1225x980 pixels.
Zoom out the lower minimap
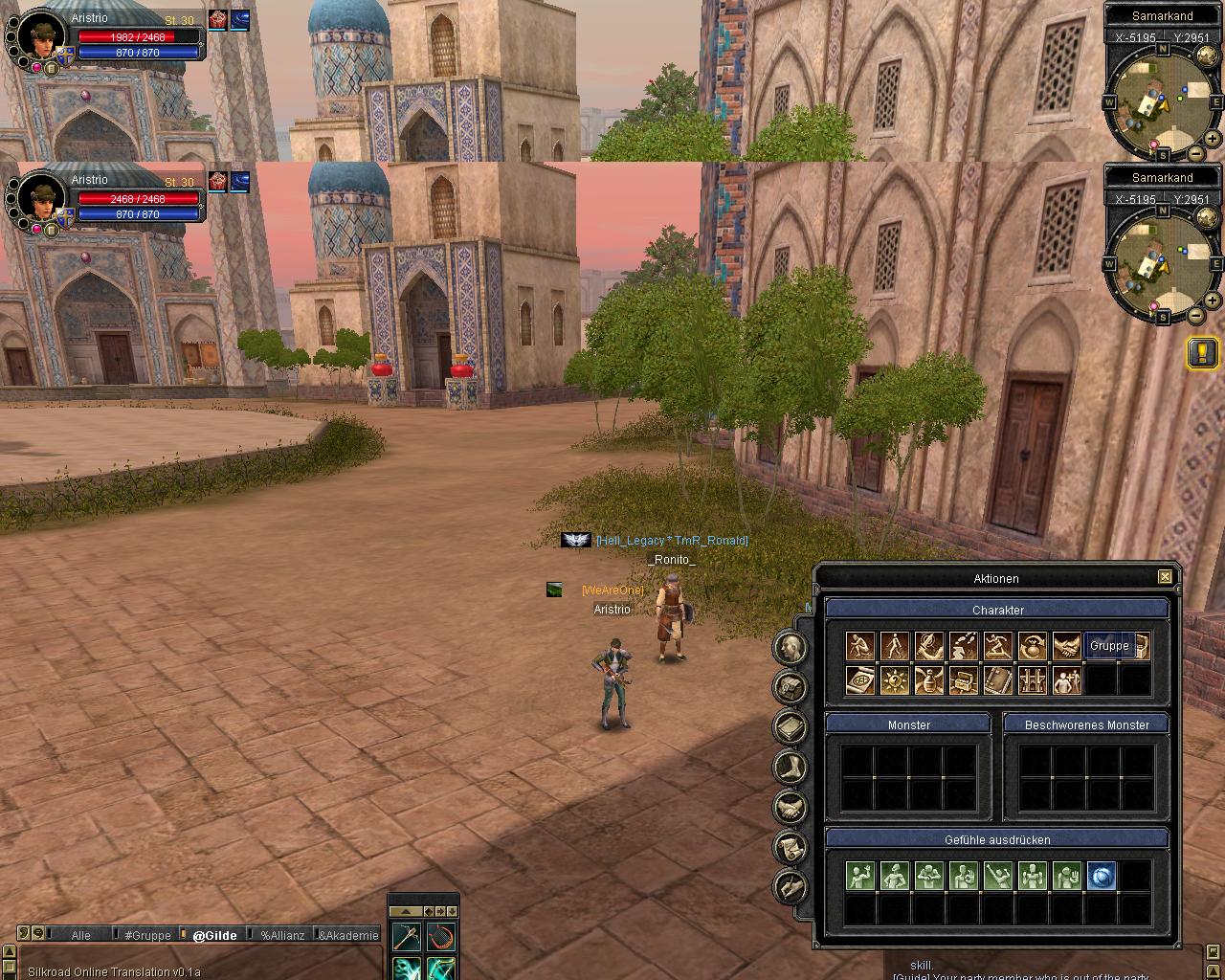pos(1196,315)
